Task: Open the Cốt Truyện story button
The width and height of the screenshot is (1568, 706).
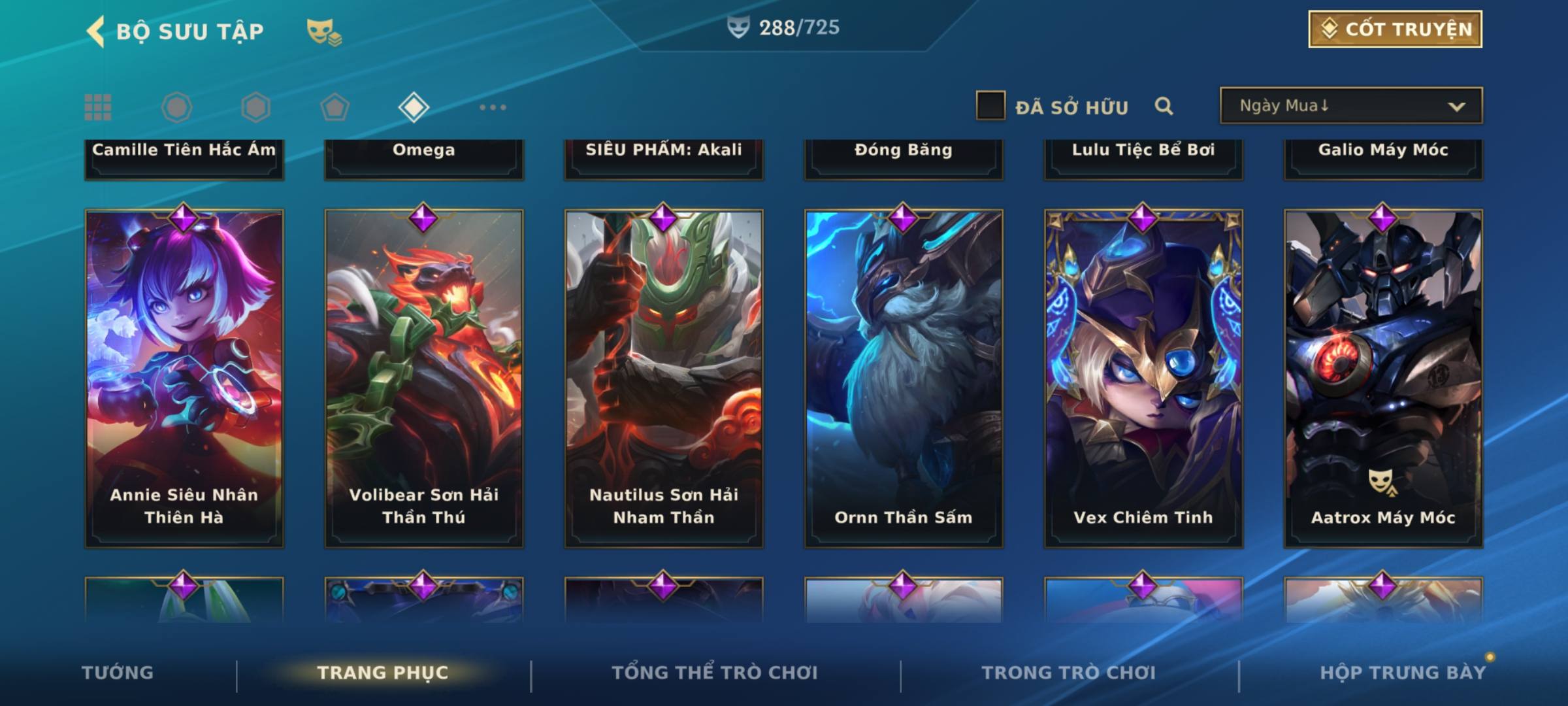Action: click(1395, 29)
